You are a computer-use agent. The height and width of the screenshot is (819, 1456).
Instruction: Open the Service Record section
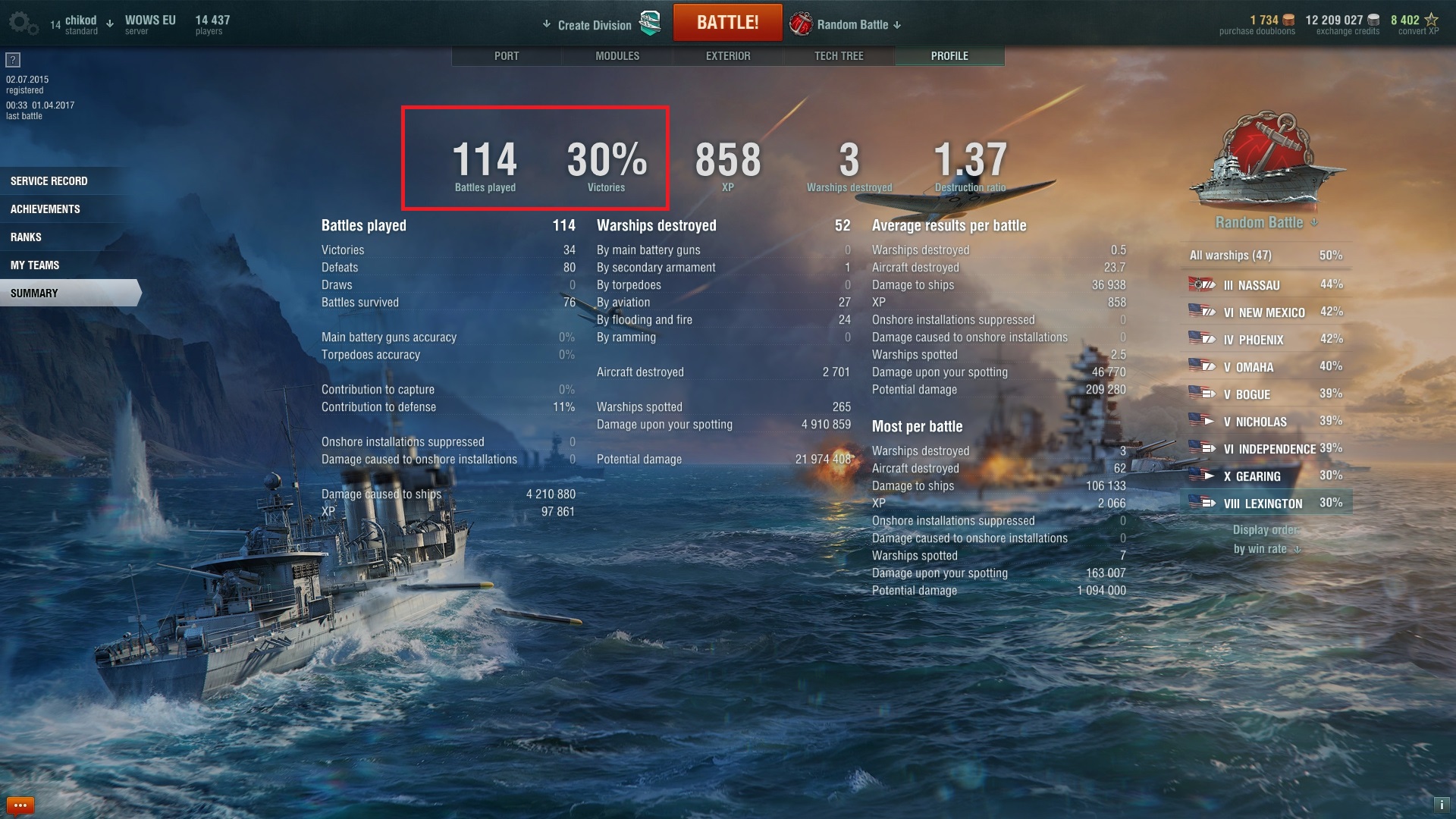point(49,181)
